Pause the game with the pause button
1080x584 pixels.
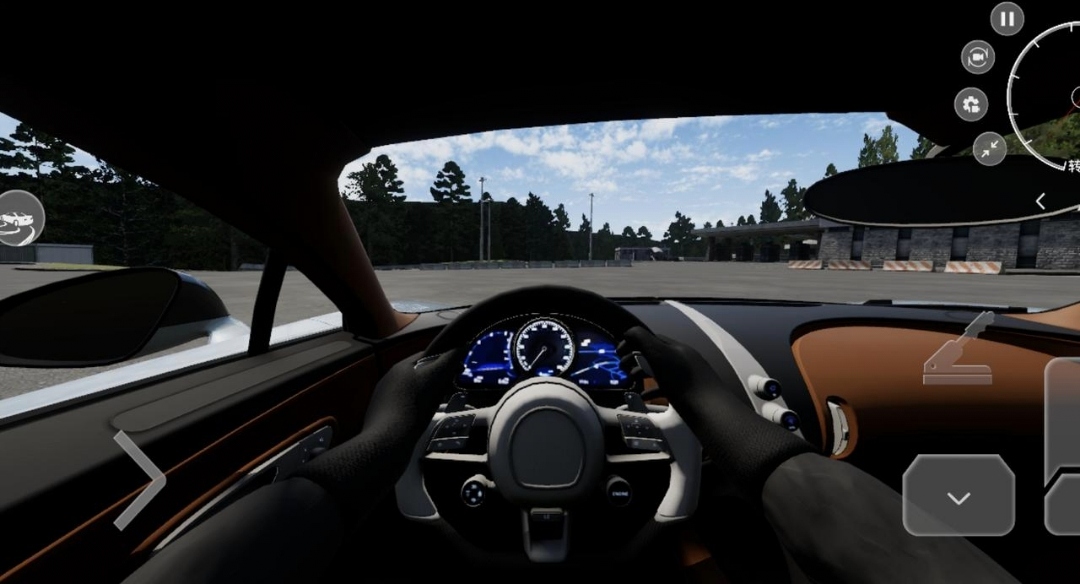point(1007,18)
